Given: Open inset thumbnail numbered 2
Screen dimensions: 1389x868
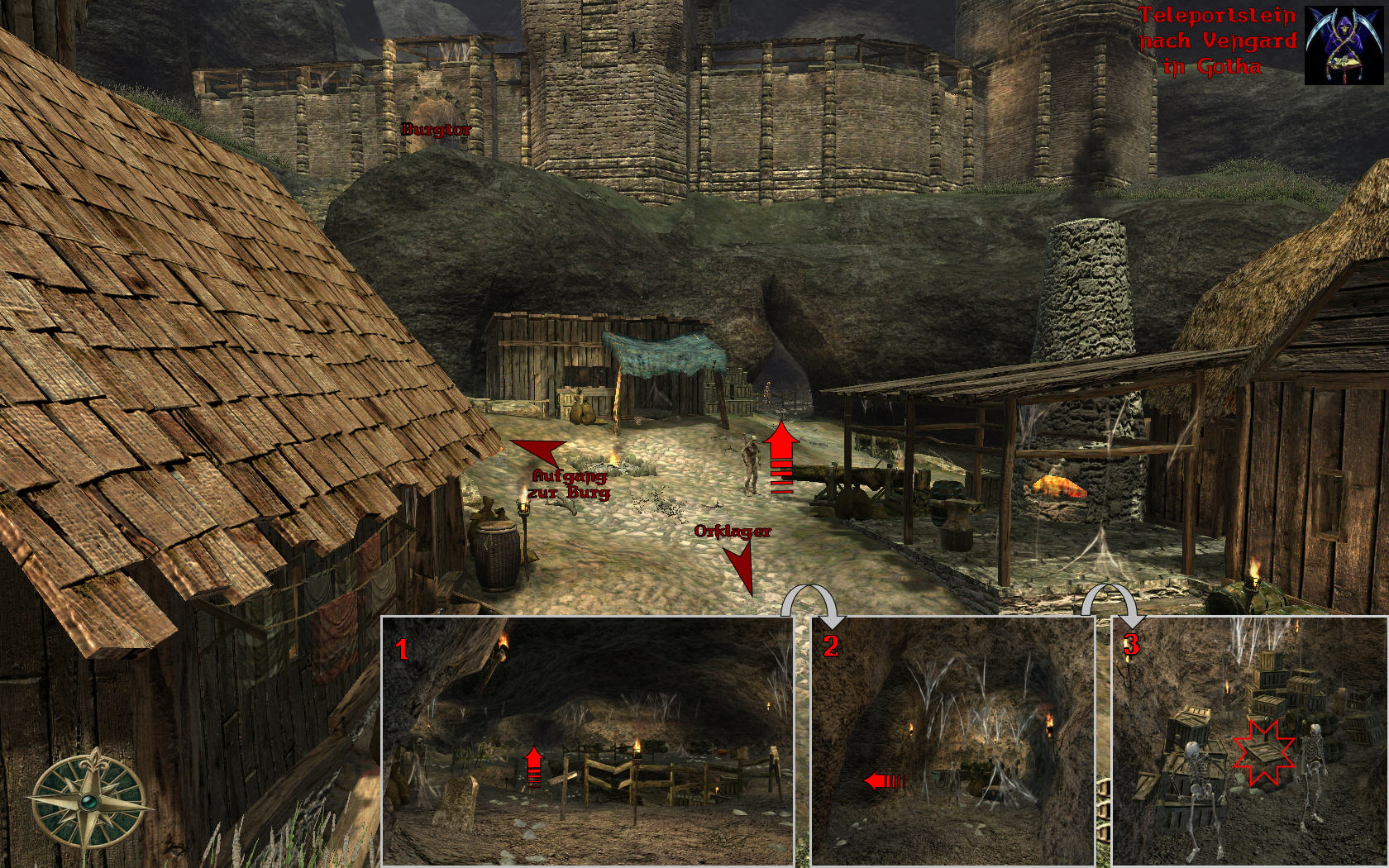Looking at the screenshot, I should click(952, 741).
